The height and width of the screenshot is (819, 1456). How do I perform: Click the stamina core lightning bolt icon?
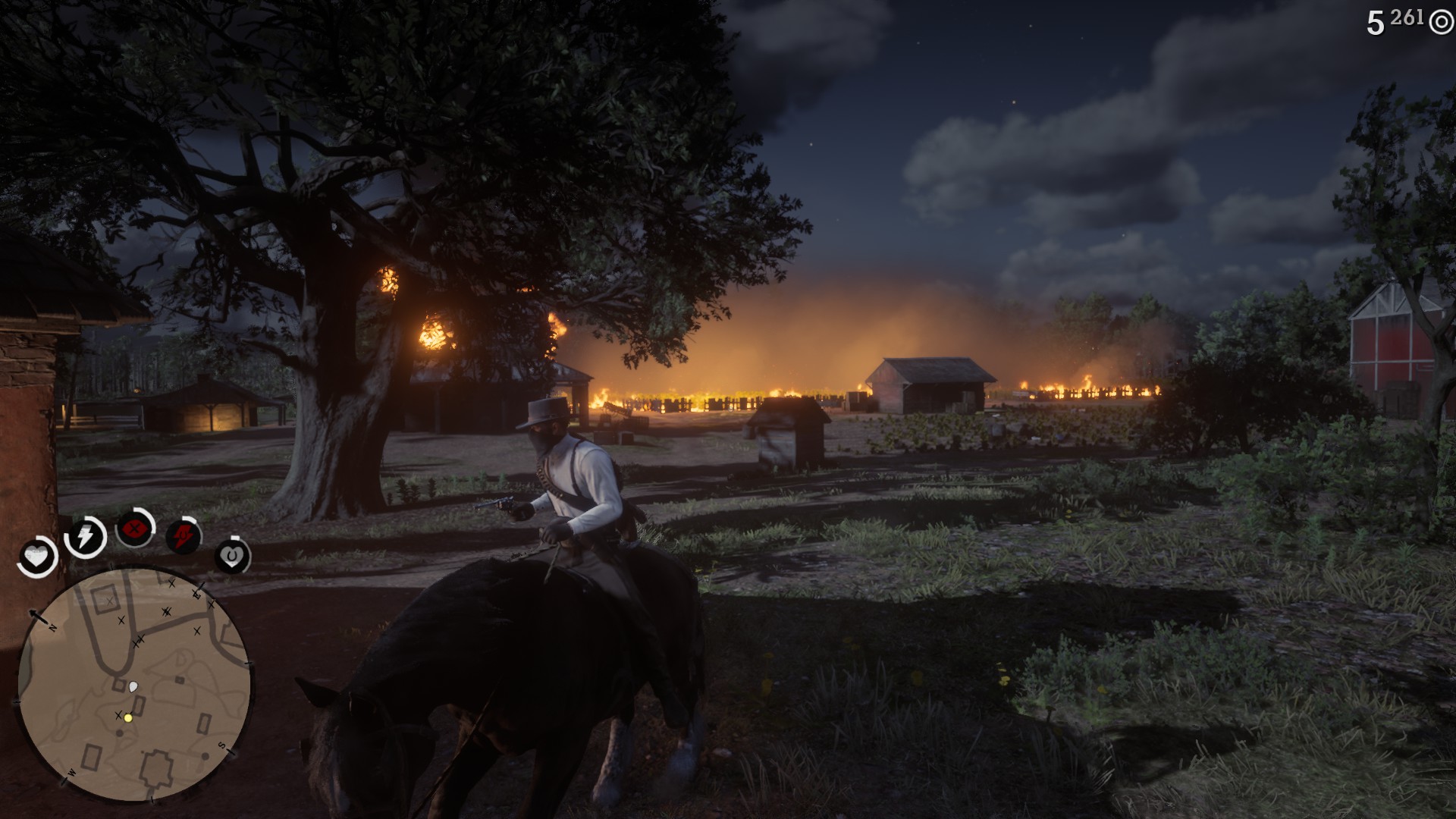pyautogui.click(x=85, y=537)
